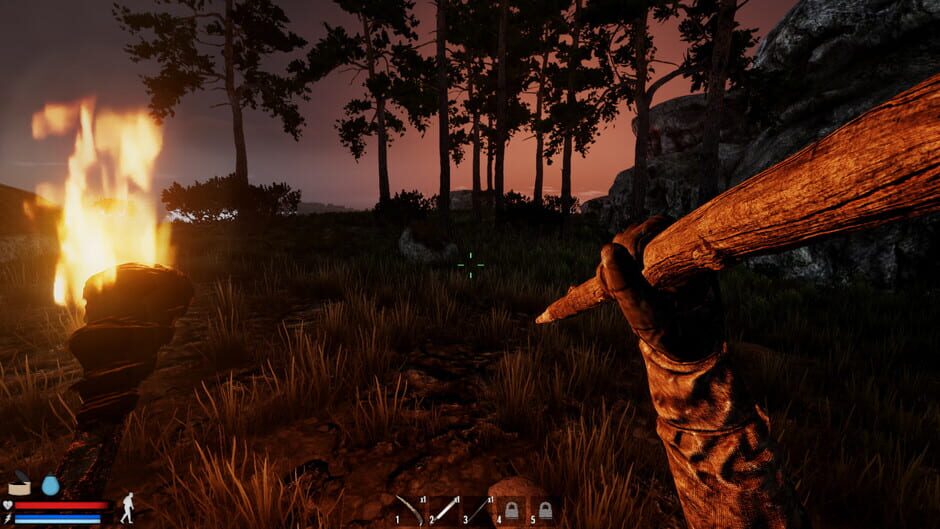Toggle the walking figure stance icon

tap(127, 508)
